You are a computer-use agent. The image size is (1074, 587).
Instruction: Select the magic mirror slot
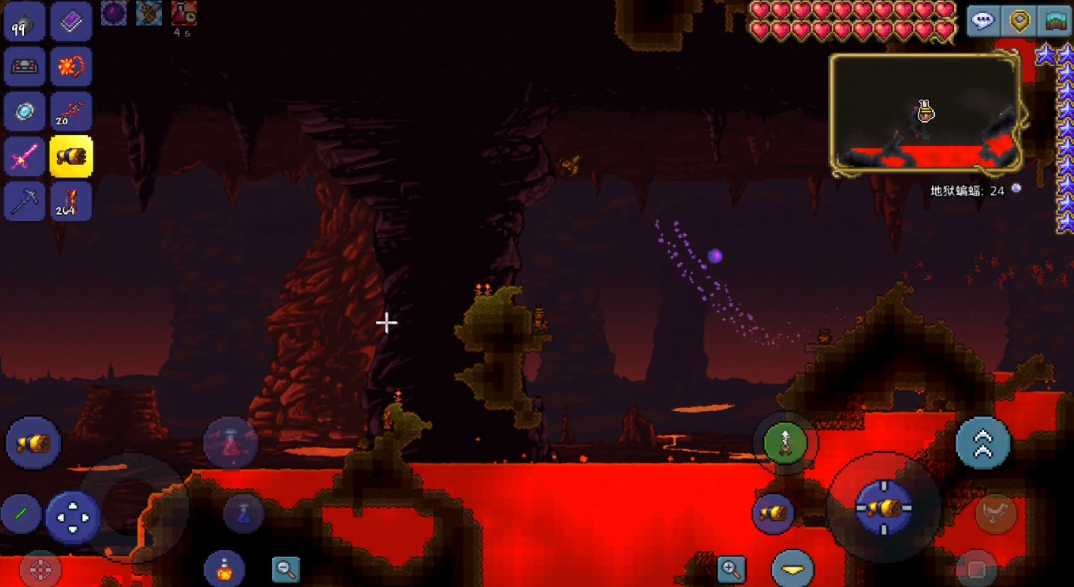[24, 112]
